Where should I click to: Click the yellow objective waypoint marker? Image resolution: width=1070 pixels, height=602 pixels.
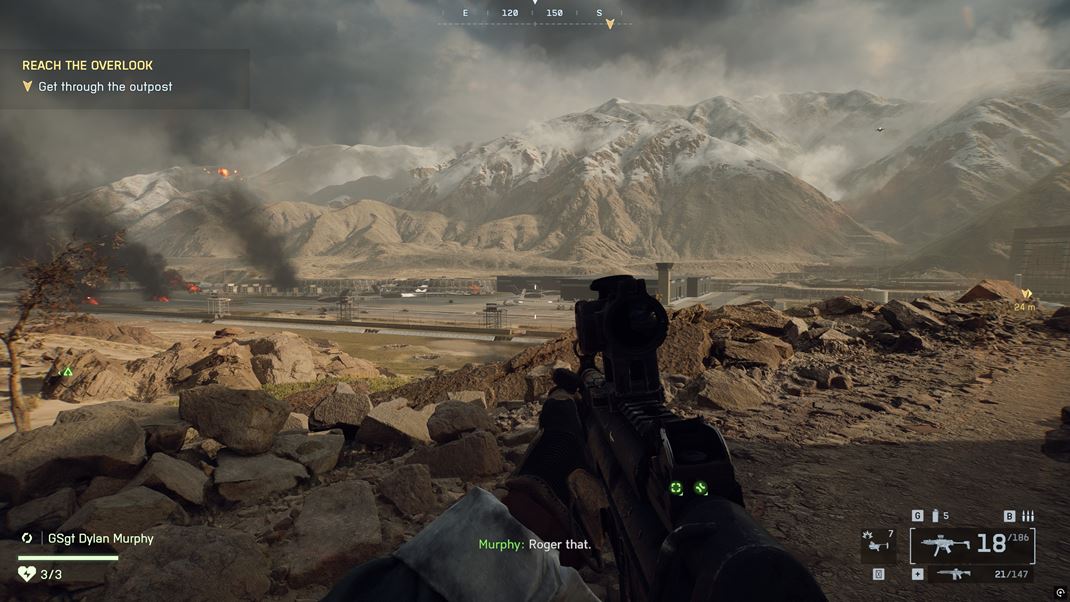1024,294
